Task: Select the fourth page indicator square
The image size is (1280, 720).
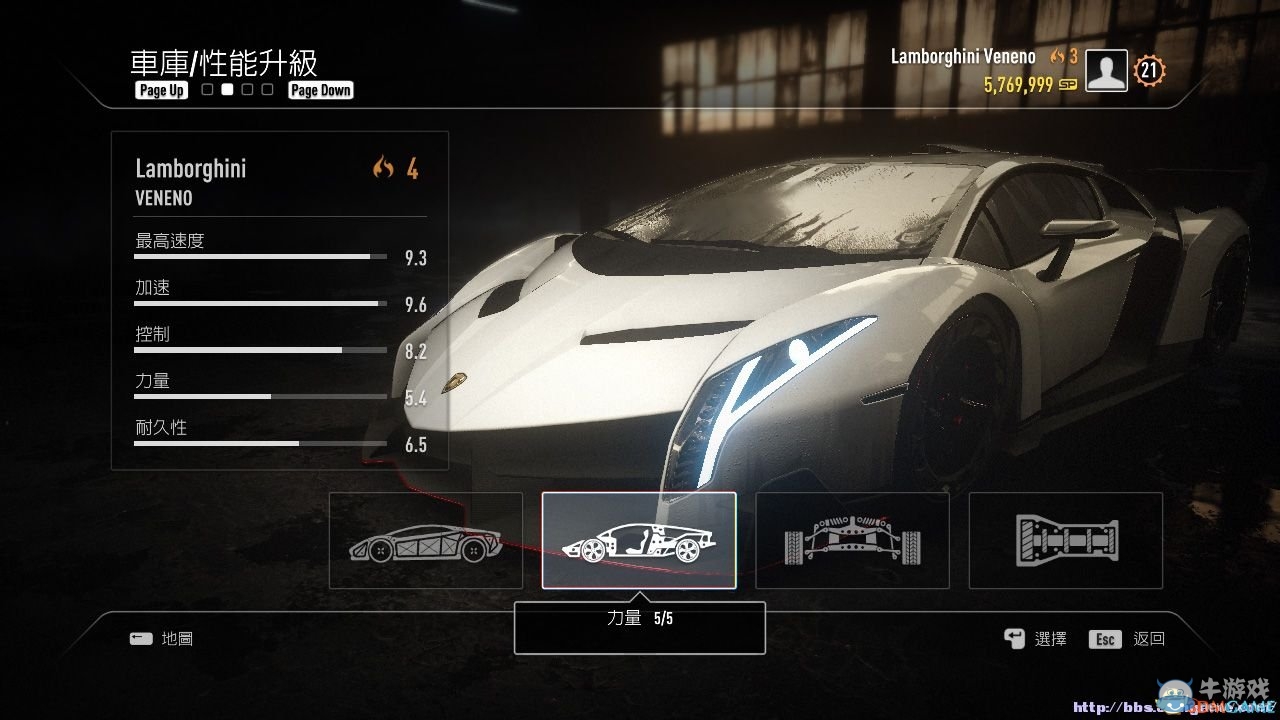Action: coord(267,89)
